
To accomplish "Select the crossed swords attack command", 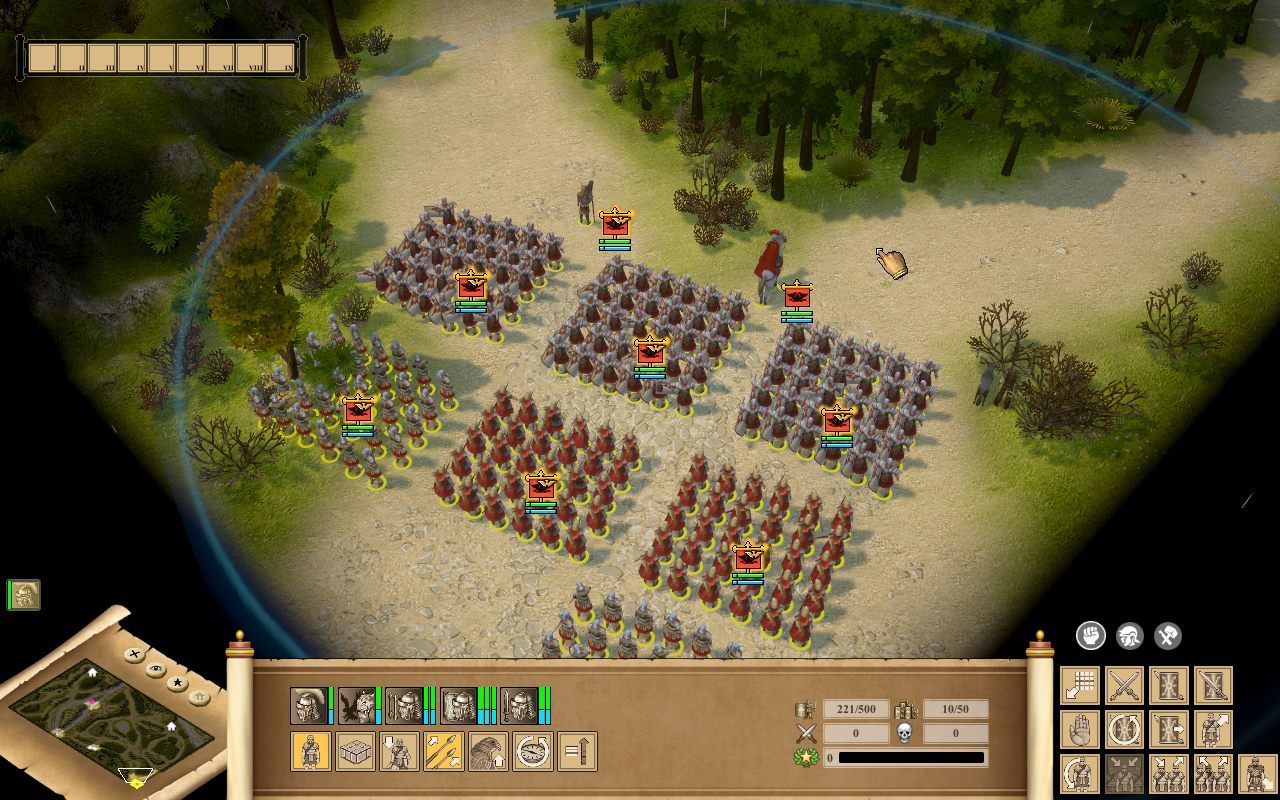I will [1124, 684].
